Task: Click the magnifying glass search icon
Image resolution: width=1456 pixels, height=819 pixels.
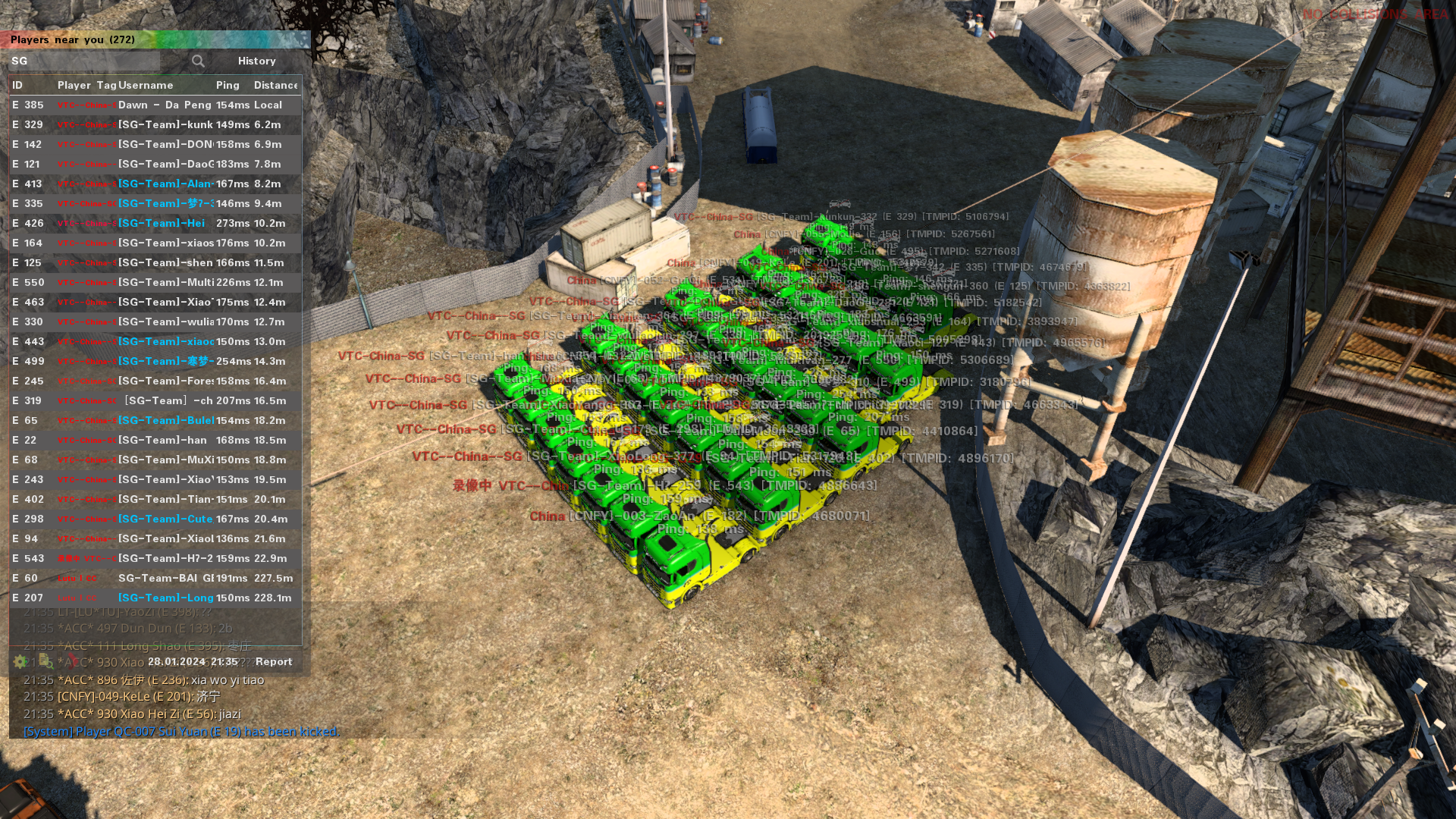Action: [198, 61]
